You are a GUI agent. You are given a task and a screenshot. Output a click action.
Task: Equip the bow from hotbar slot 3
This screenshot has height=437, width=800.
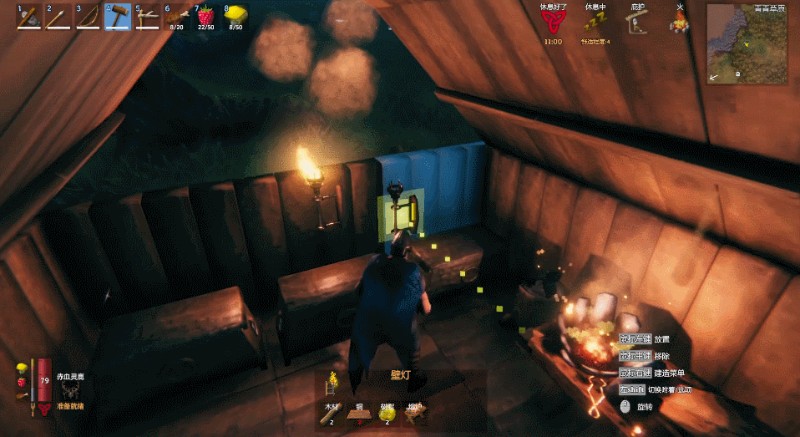point(88,17)
